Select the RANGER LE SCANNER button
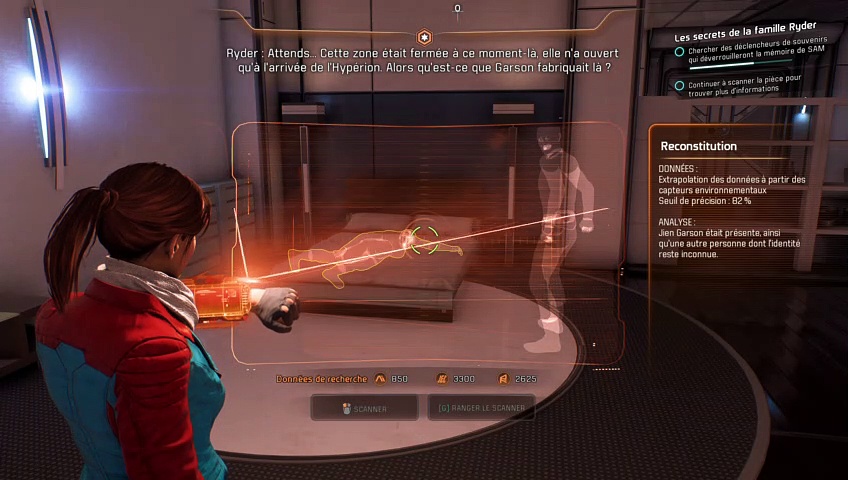 click(x=481, y=408)
